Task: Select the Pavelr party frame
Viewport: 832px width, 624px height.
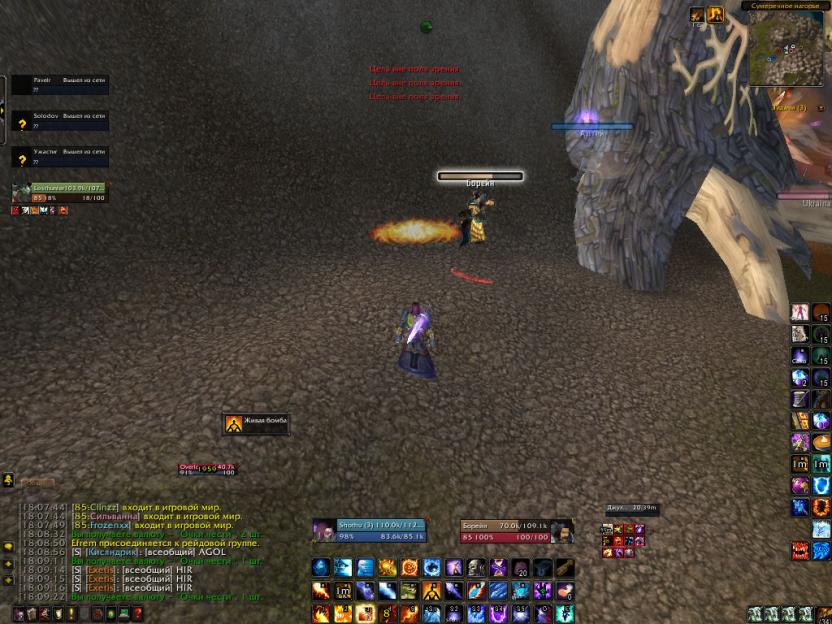Action: tap(60, 84)
